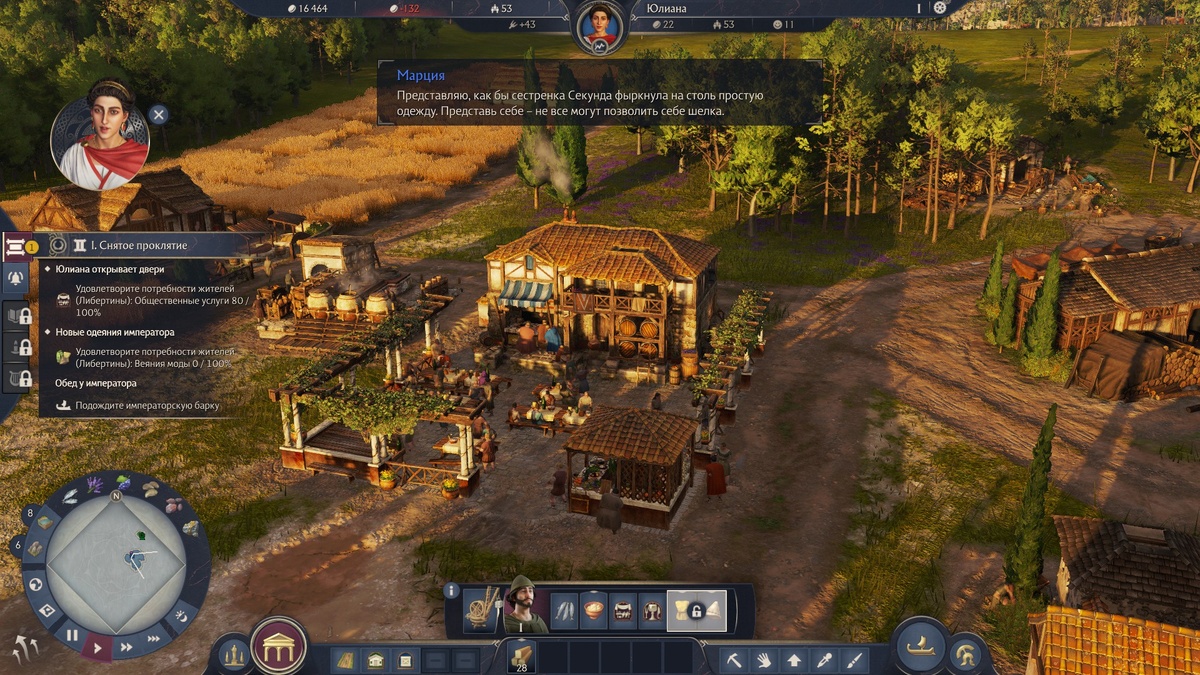
Task: Set game speed to double fast-forward
Action: [127, 647]
